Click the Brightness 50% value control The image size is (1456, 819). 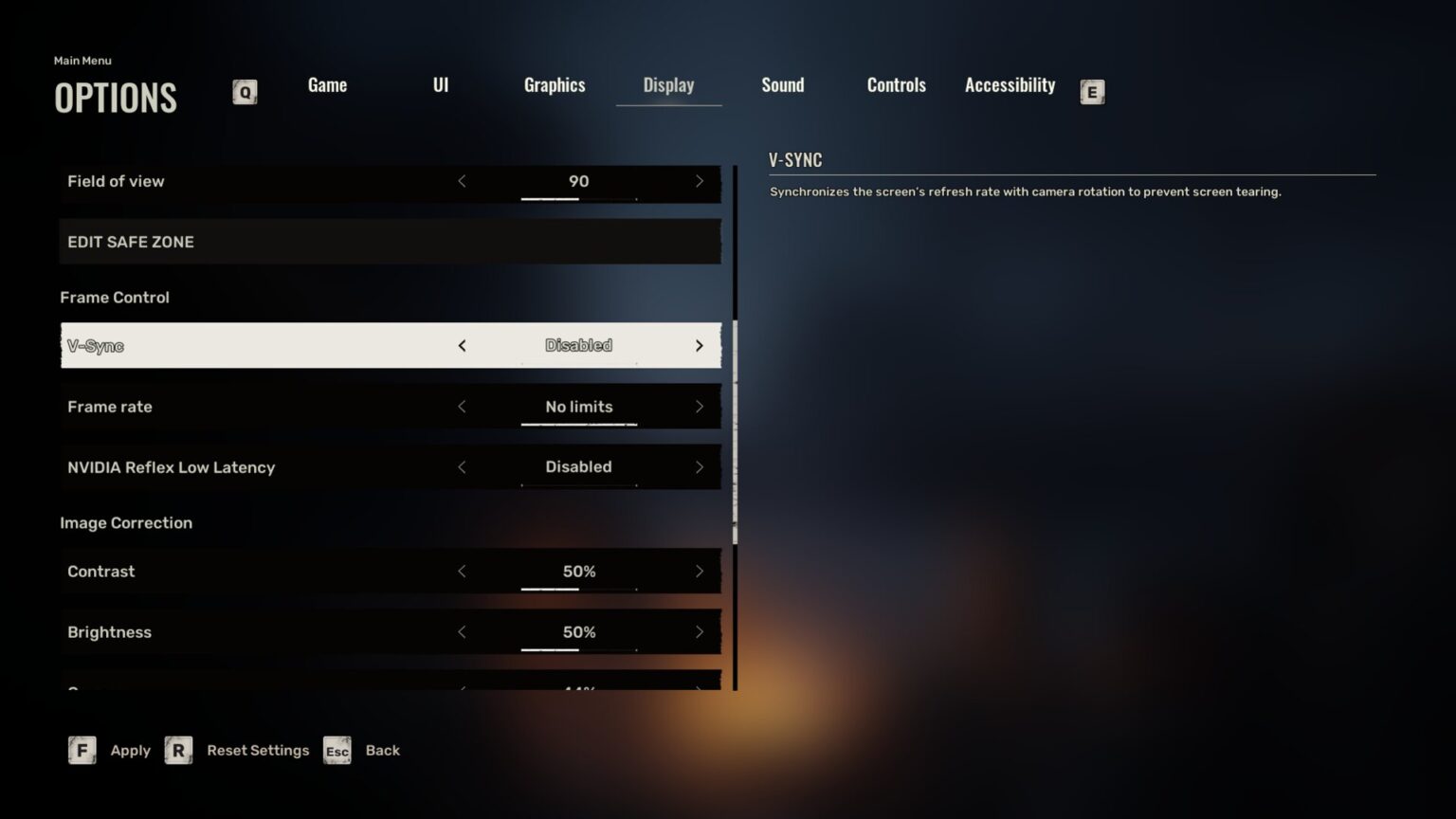pyautogui.click(x=578, y=631)
